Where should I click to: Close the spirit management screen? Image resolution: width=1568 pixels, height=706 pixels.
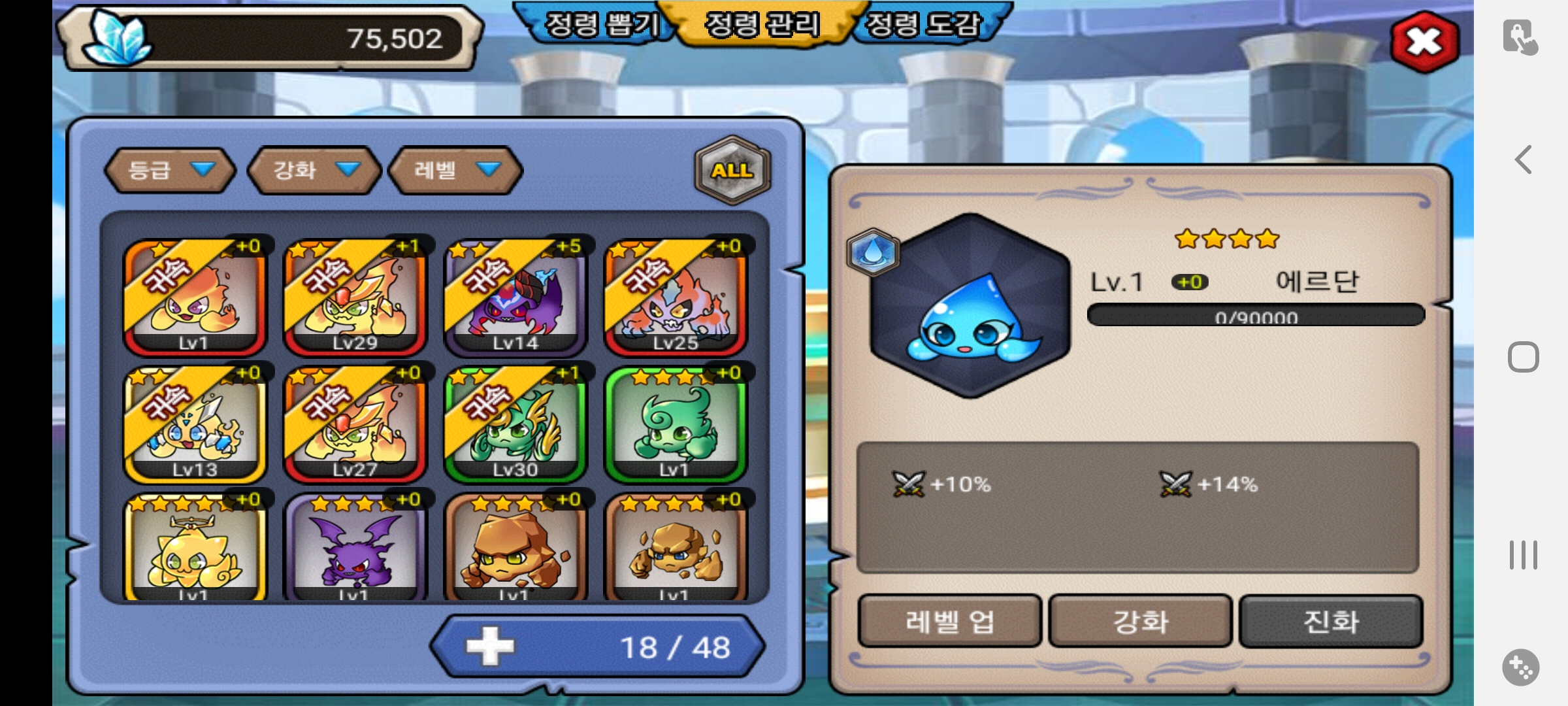pyautogui.click(x=1424, y=42)
